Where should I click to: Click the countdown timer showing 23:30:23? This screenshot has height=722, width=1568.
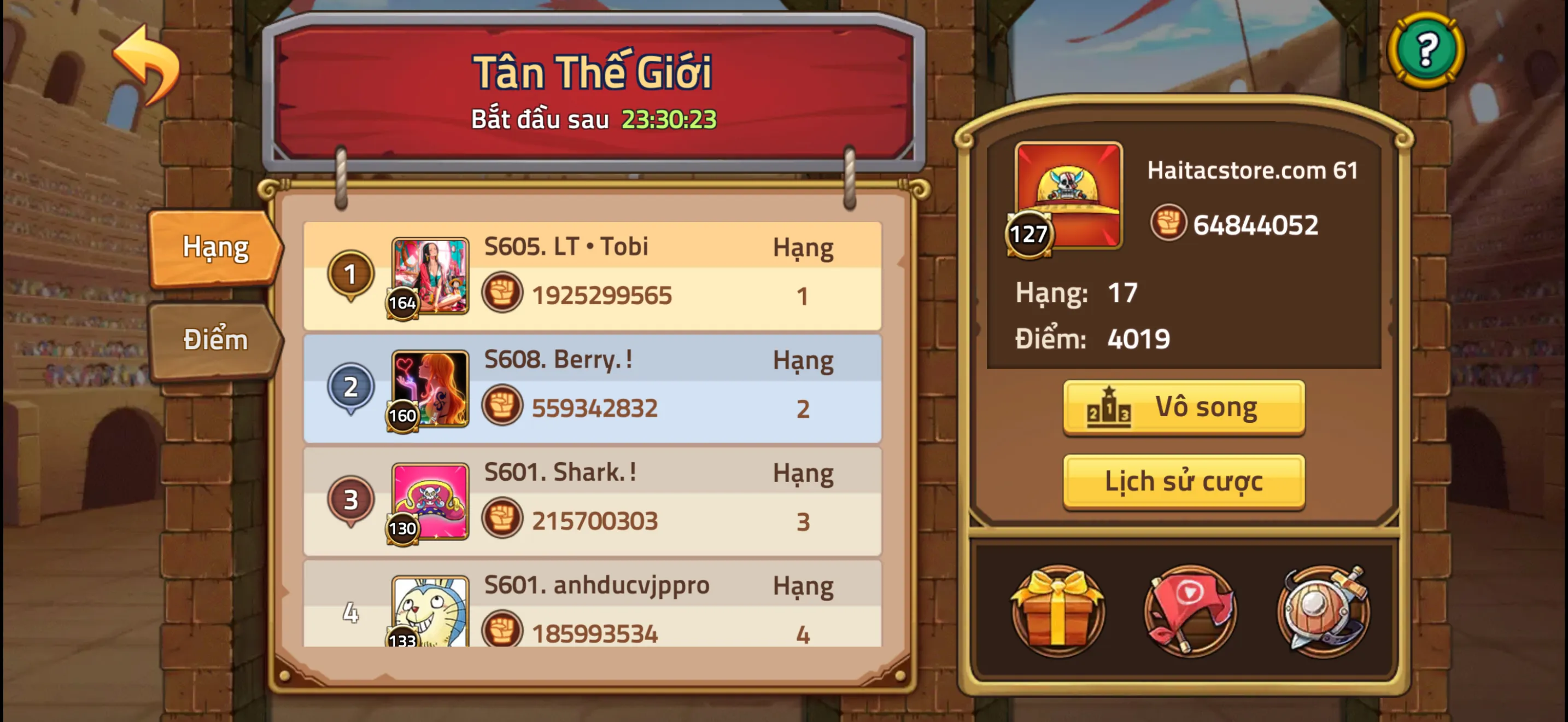coord(668,119)
